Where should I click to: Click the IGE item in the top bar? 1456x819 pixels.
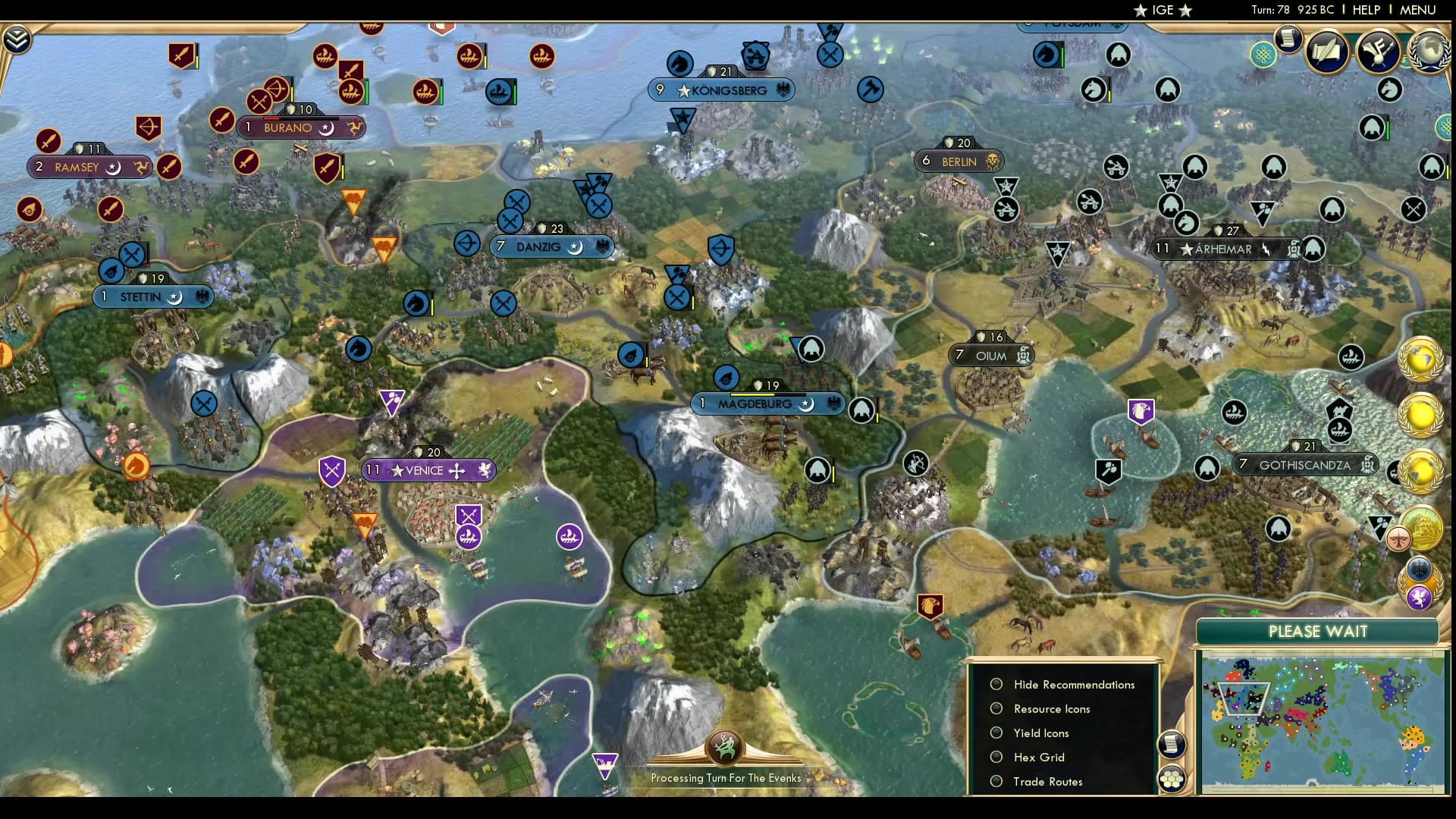click(x=1161, y=10)
